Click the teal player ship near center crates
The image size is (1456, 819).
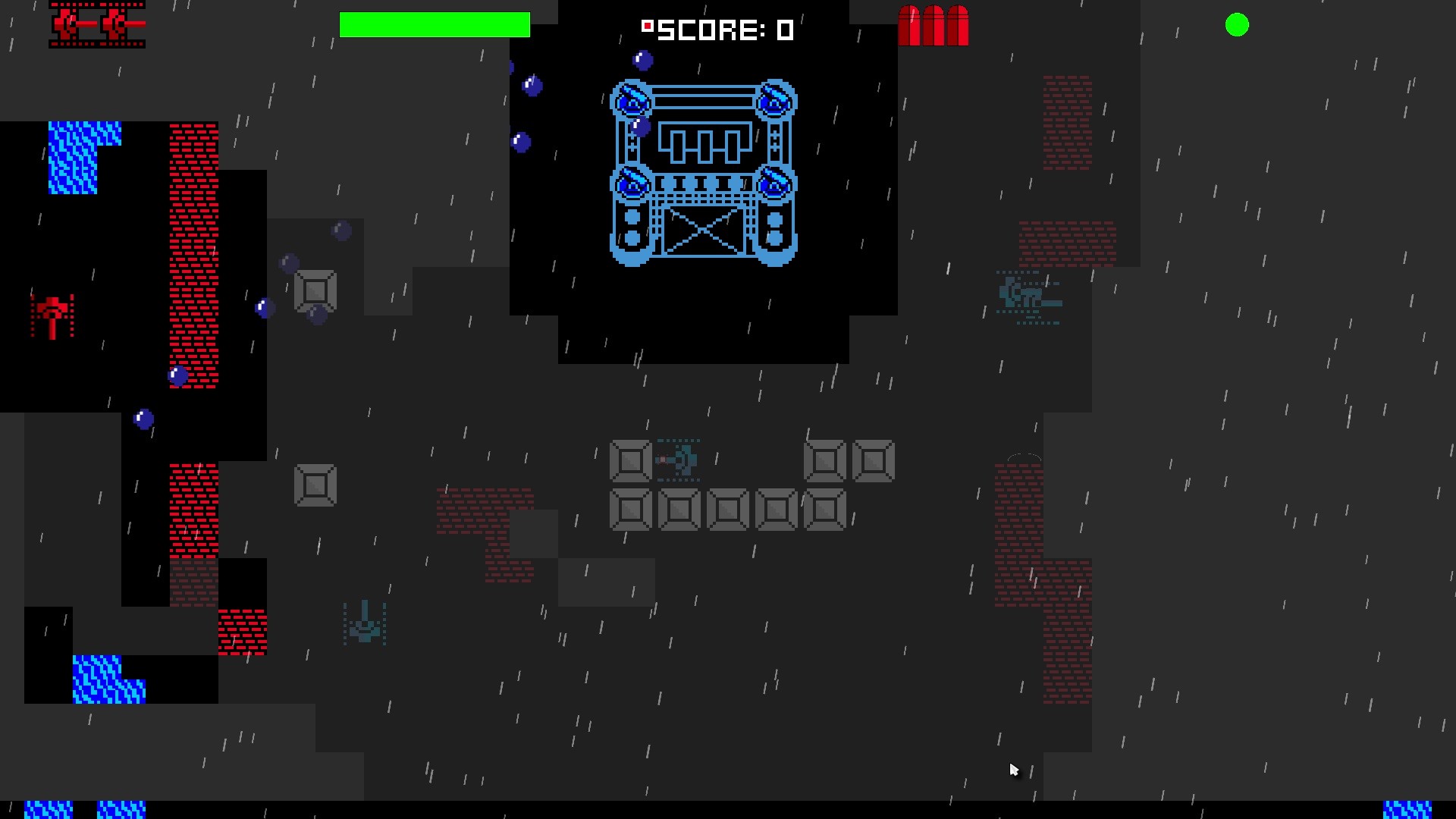pyautogui.click(x=677, y=460)
